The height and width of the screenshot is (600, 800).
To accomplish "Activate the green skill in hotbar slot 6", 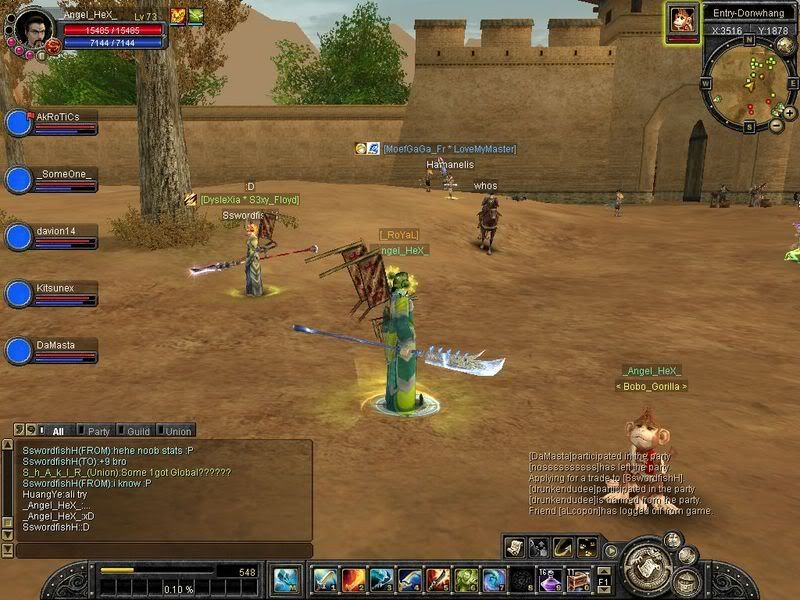I will (466, 579).
